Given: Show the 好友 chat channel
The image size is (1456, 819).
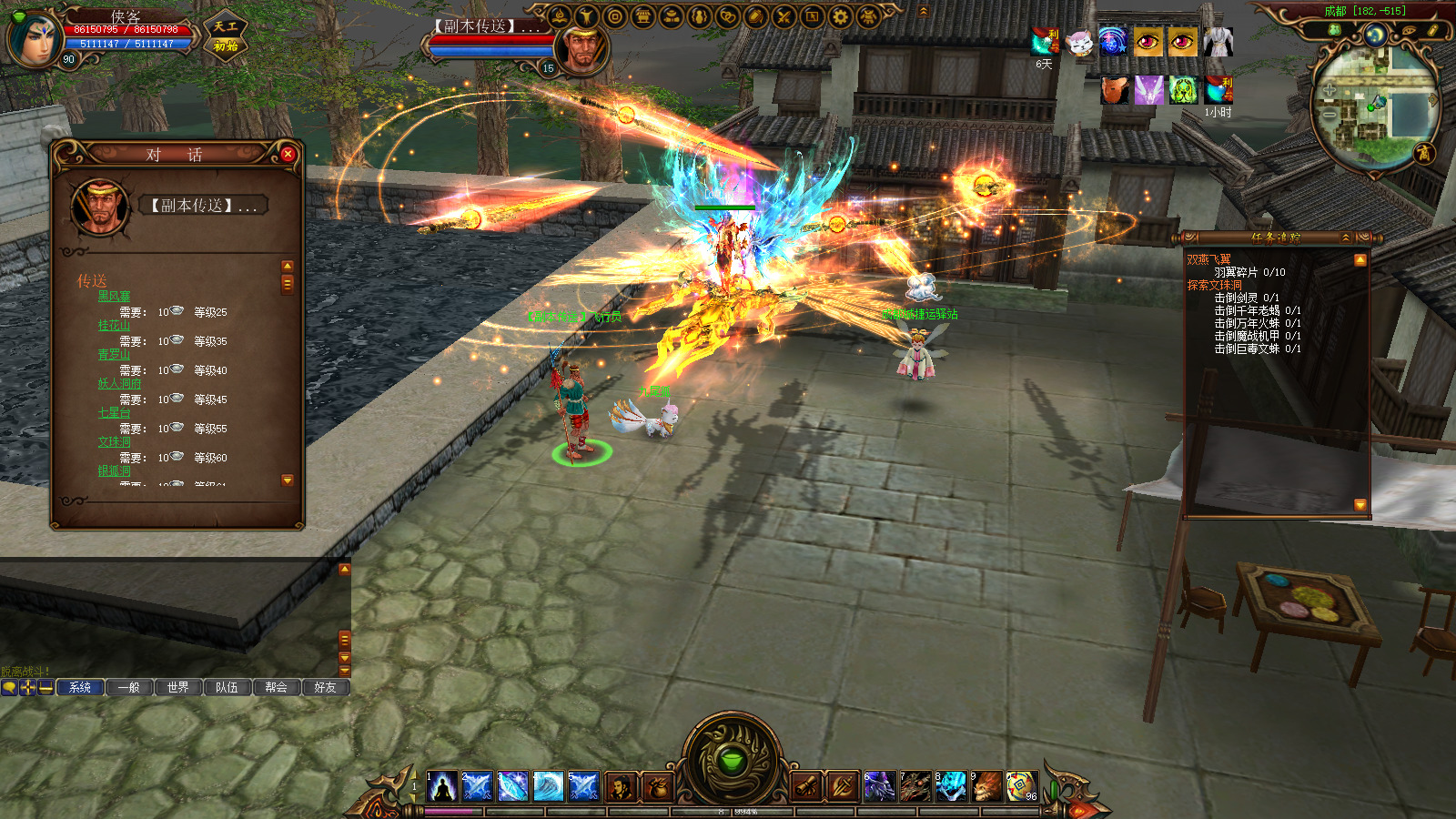Looking at the screenshot, I should click(x=325, y=688).
